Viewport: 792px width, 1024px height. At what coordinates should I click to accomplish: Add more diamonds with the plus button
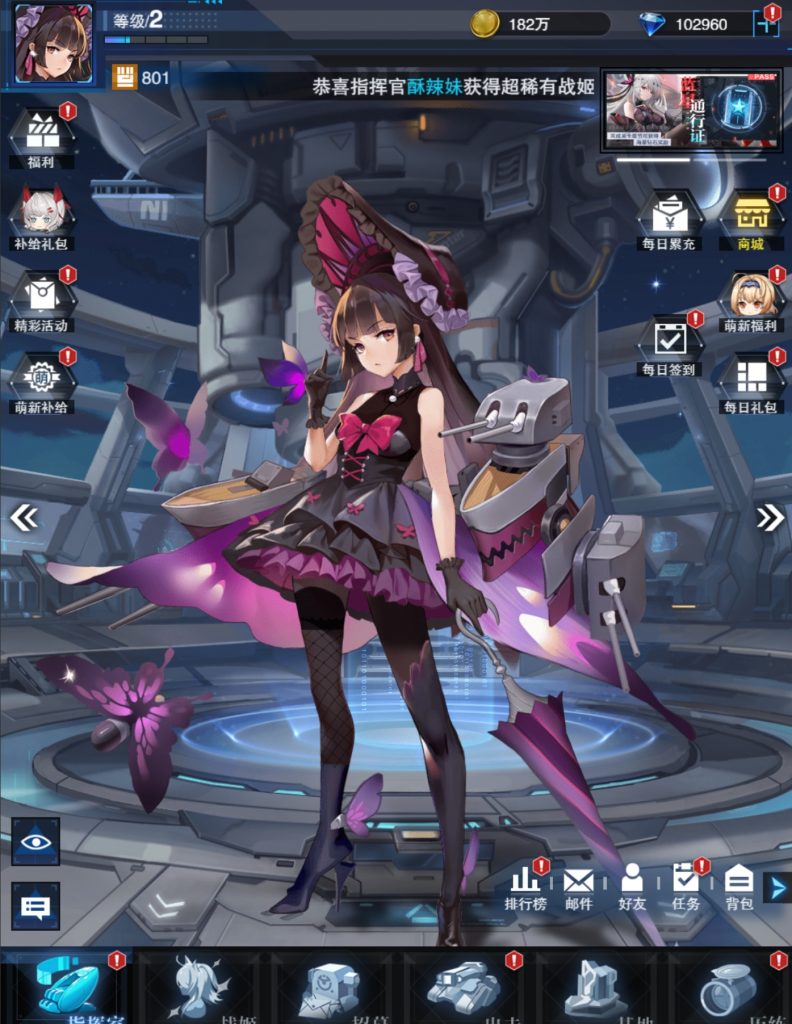[766, 24]
